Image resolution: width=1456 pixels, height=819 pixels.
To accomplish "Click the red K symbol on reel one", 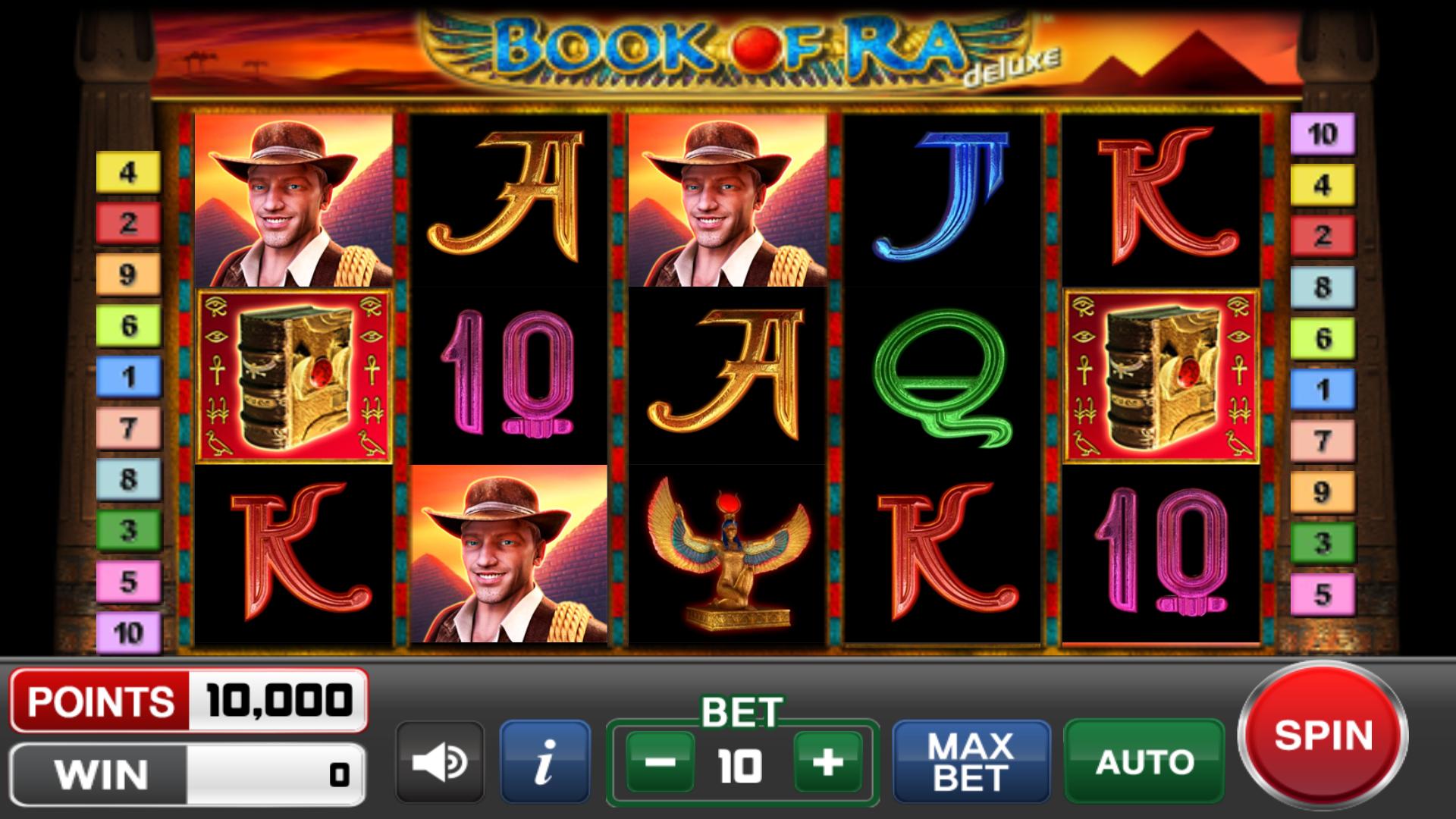I will pos(293,554).
